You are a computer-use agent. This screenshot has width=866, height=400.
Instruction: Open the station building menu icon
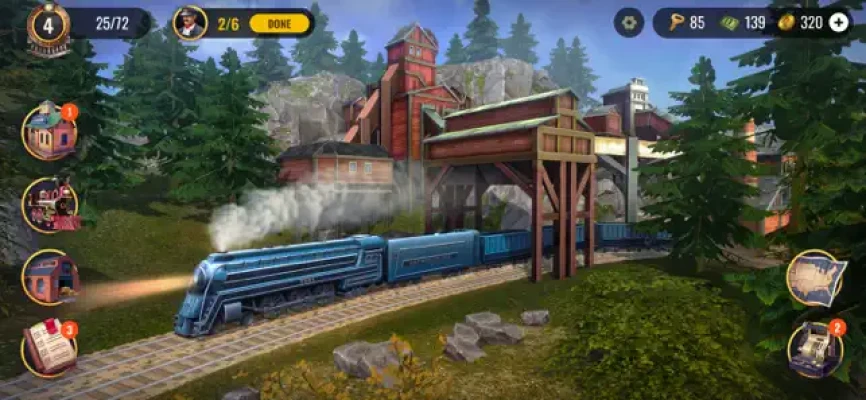[x=49, y=131]
